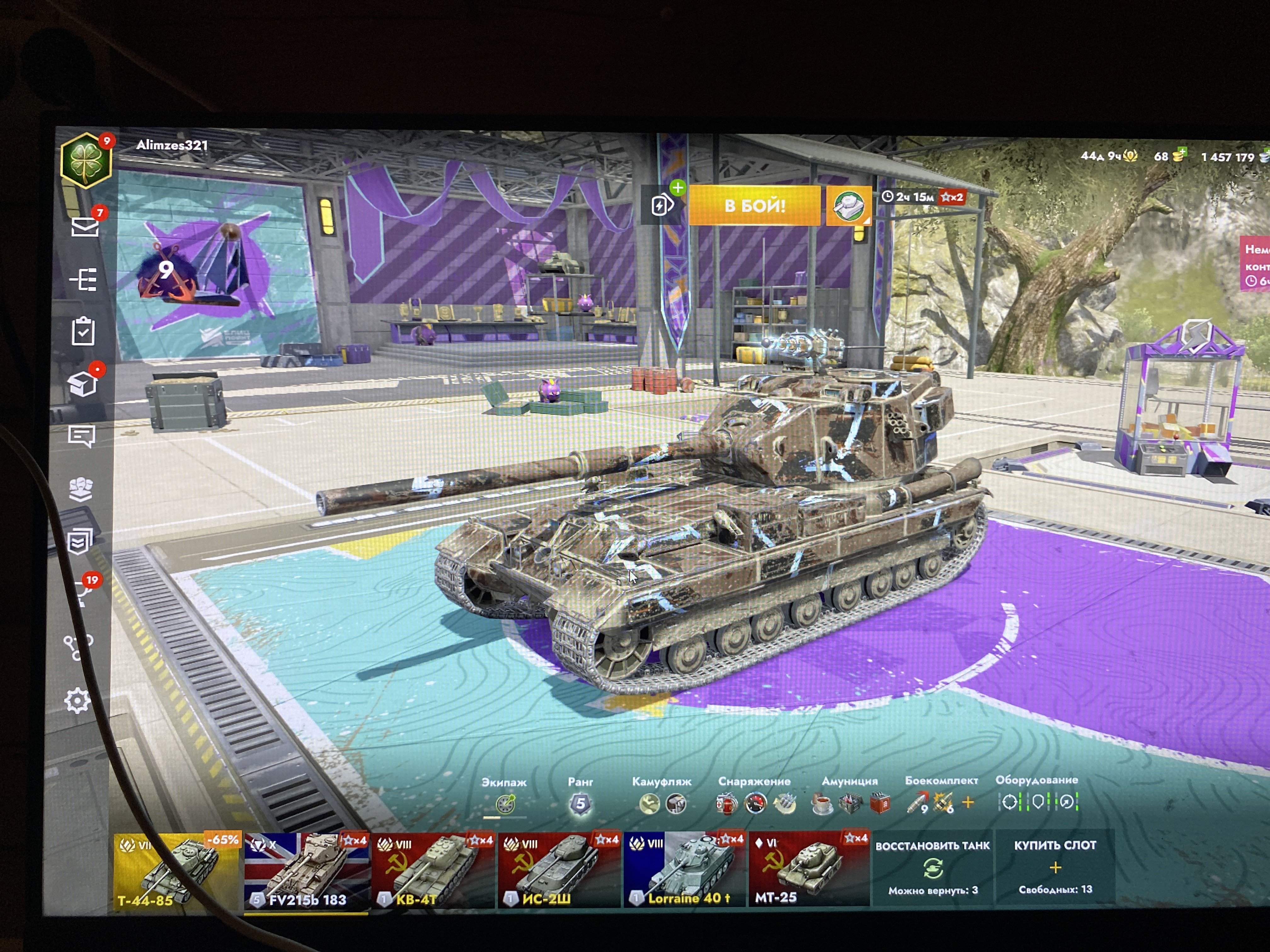Open the tech tree icon

pos(84,280)
